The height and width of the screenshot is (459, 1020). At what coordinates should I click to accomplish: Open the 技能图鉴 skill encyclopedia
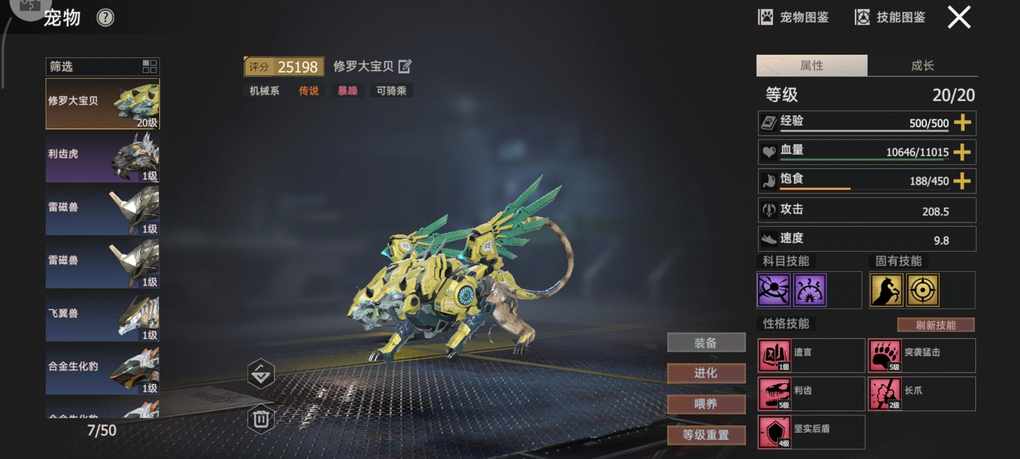tap(889, 17)
